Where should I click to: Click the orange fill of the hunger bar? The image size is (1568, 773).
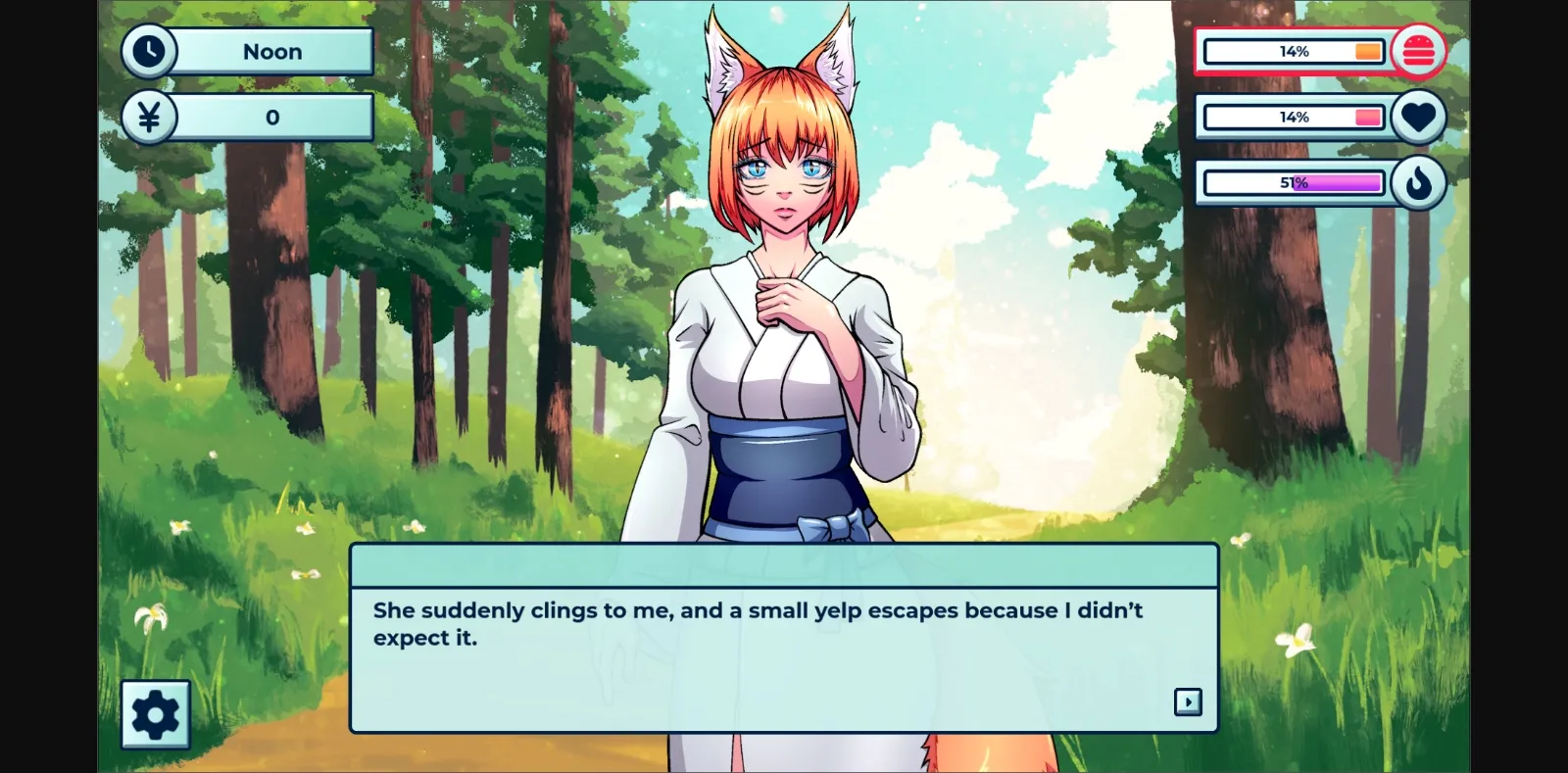pyautogui.click(x=1366, y=51)
